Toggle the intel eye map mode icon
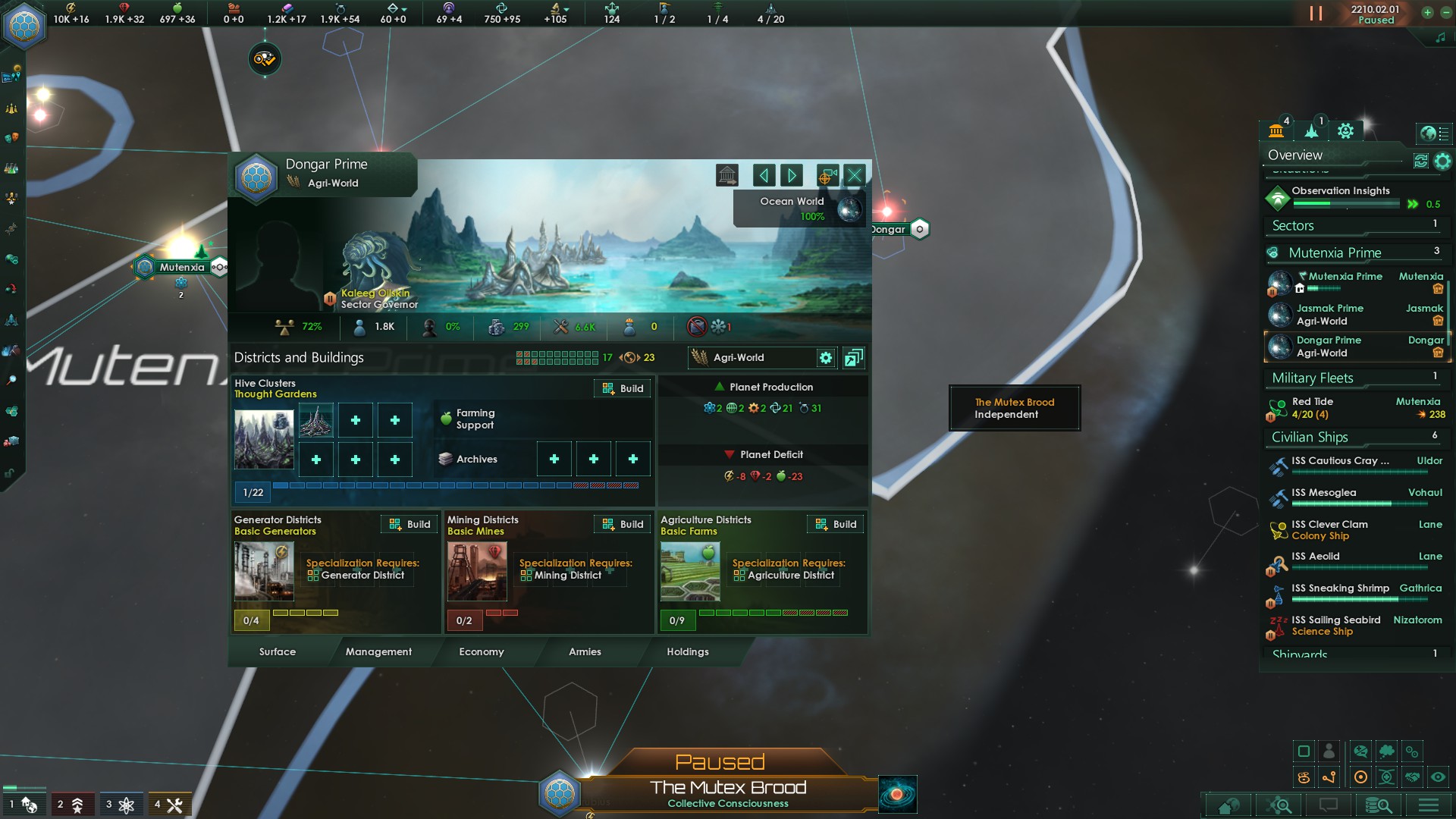Image resolution: width=1456 pixels, height=819 pixels. (1438, 777)
